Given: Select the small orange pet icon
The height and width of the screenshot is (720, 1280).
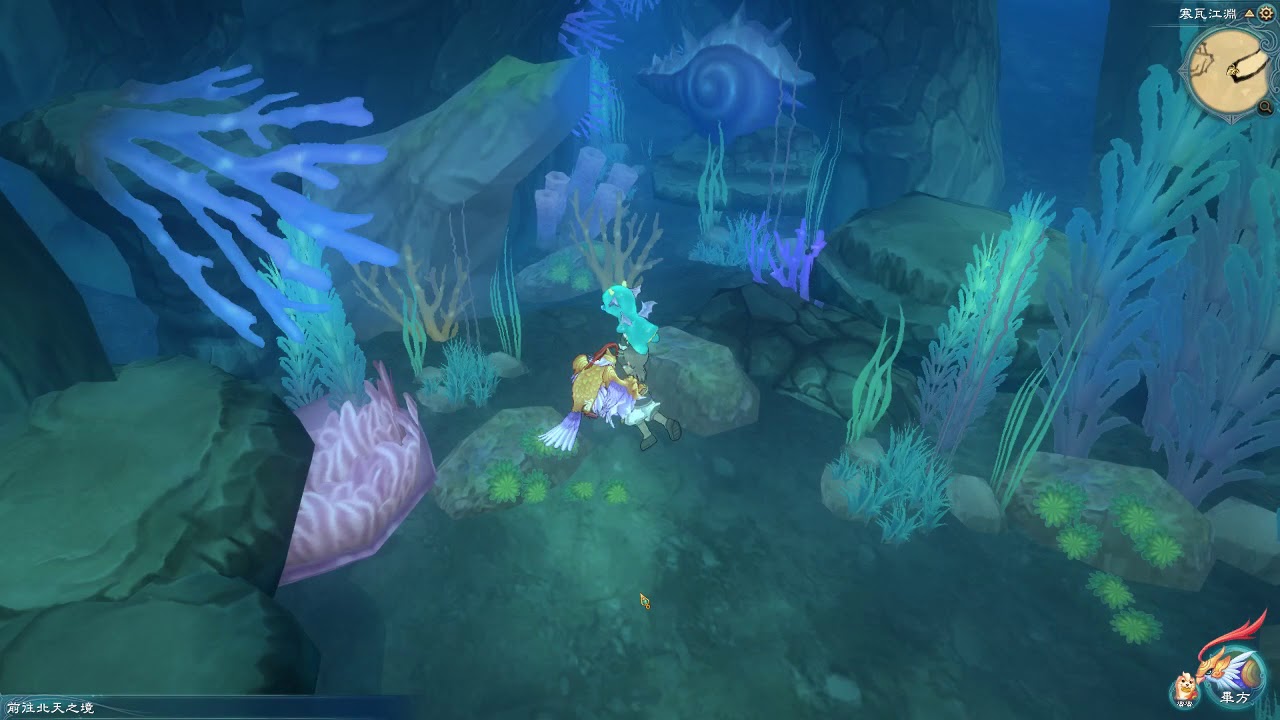Looking at the screenshot, I should (1185, 688).
